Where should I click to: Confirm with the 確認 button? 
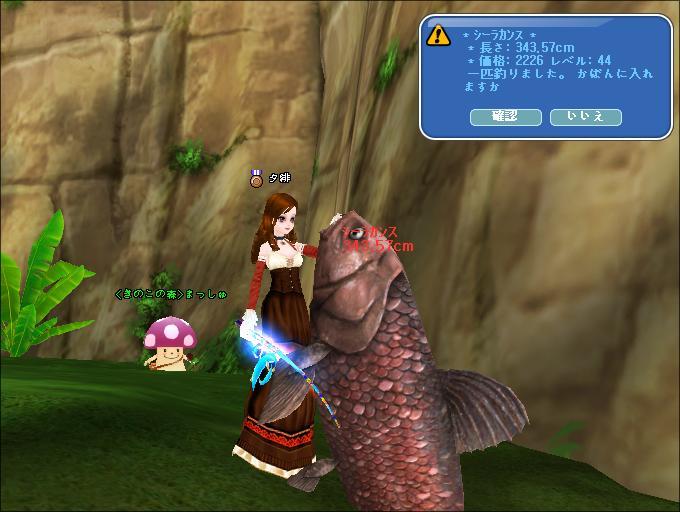coord(505,117)
